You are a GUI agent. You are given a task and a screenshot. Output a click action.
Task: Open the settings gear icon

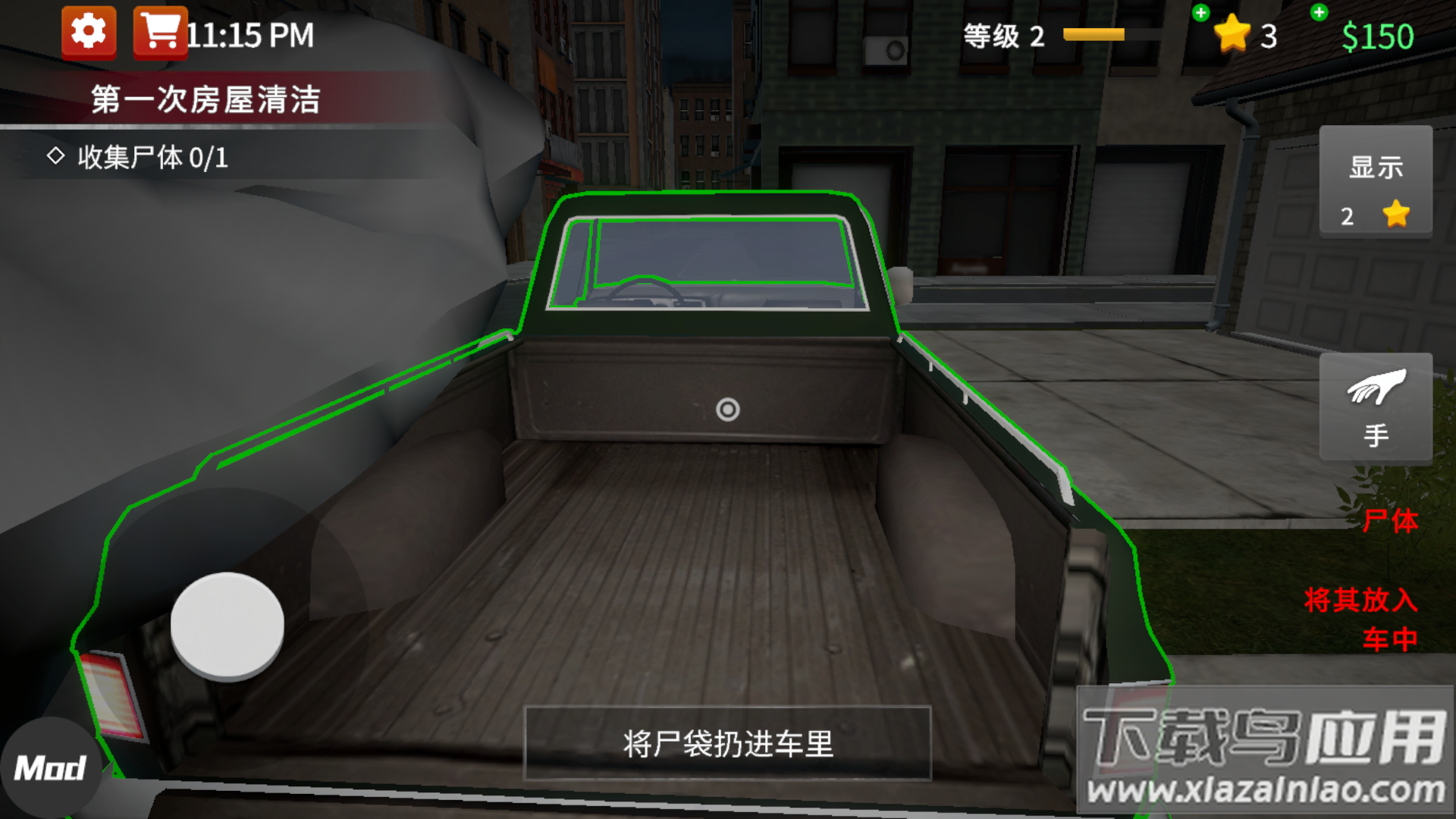(88, 33)
